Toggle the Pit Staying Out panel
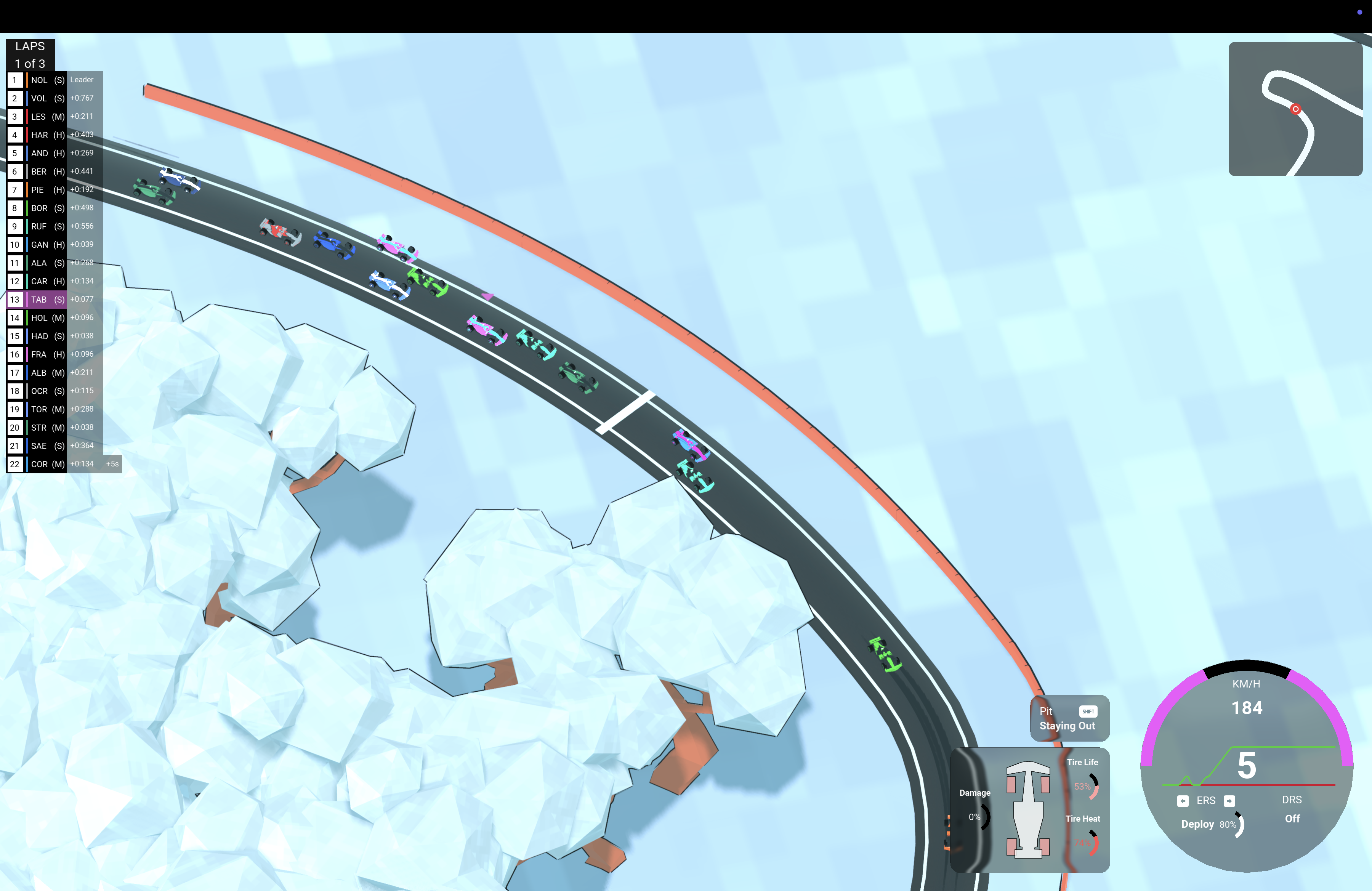Image resolution: width=1372 pixels, height=891 pixels. coord(1069,718)
